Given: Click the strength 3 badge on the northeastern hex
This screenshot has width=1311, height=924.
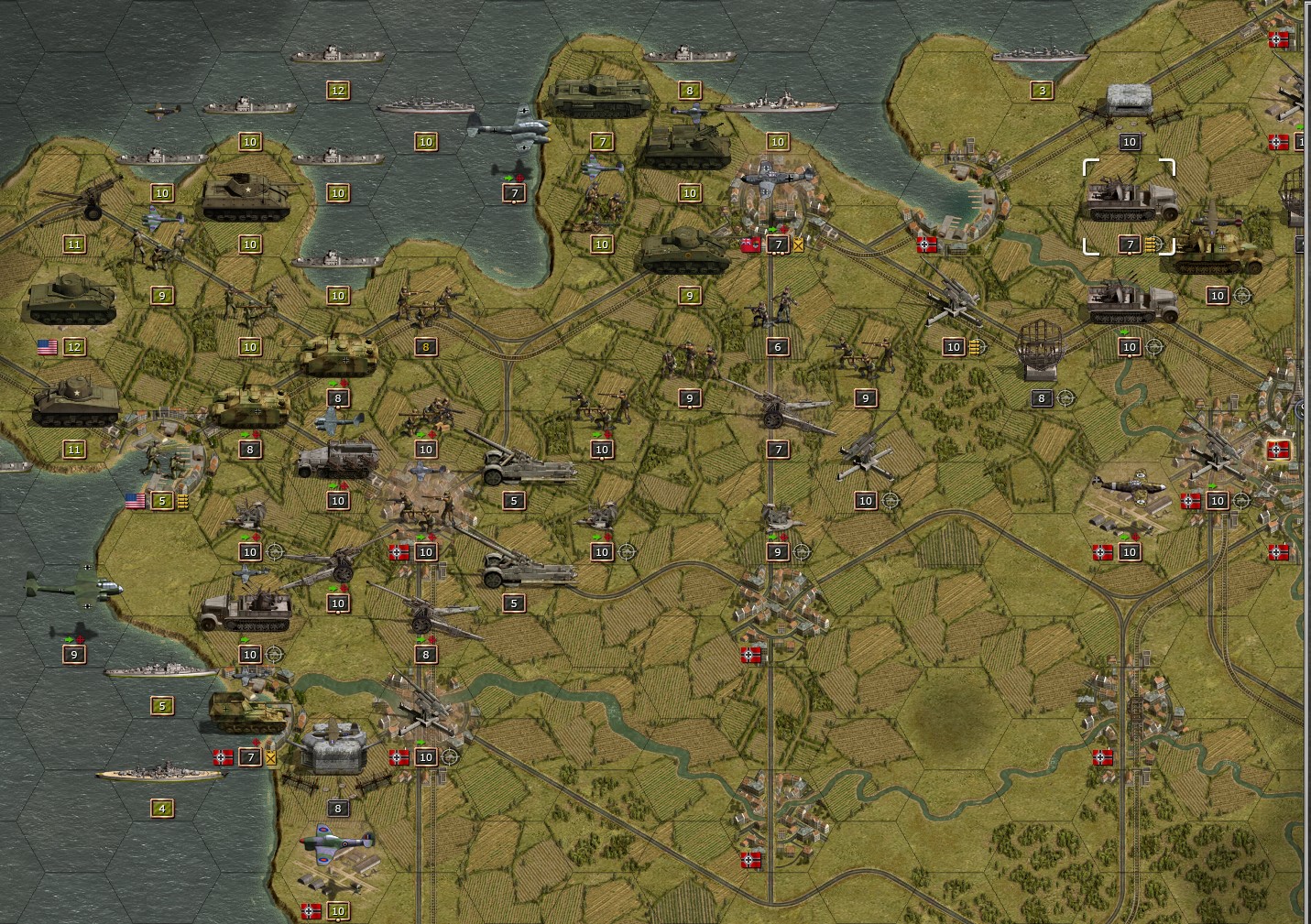Looking at the screenshot, I should (x=1041, y=90).
